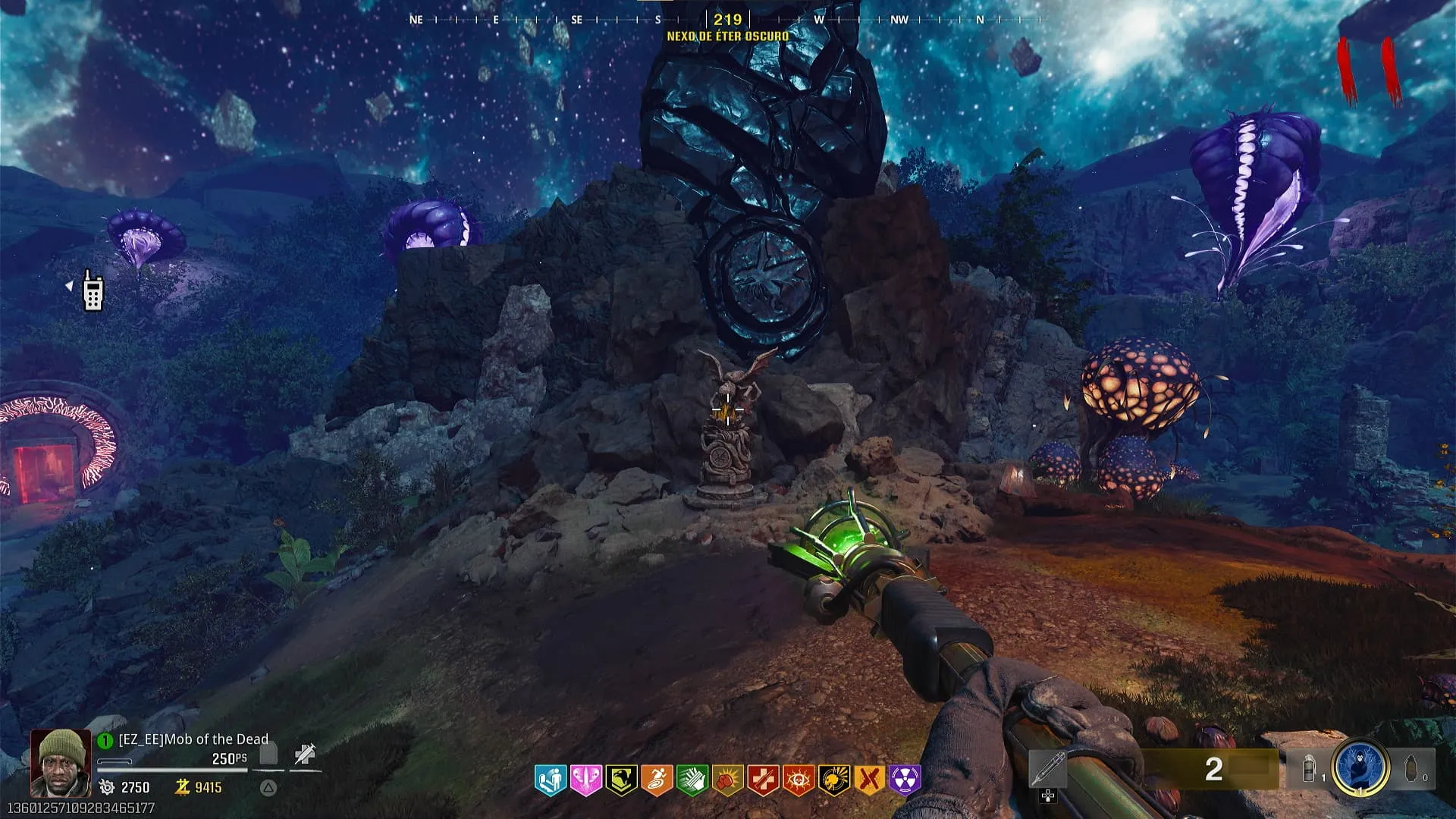
Task: Select the self-revive syringe cross icon
Action: [x=305, y=755]
